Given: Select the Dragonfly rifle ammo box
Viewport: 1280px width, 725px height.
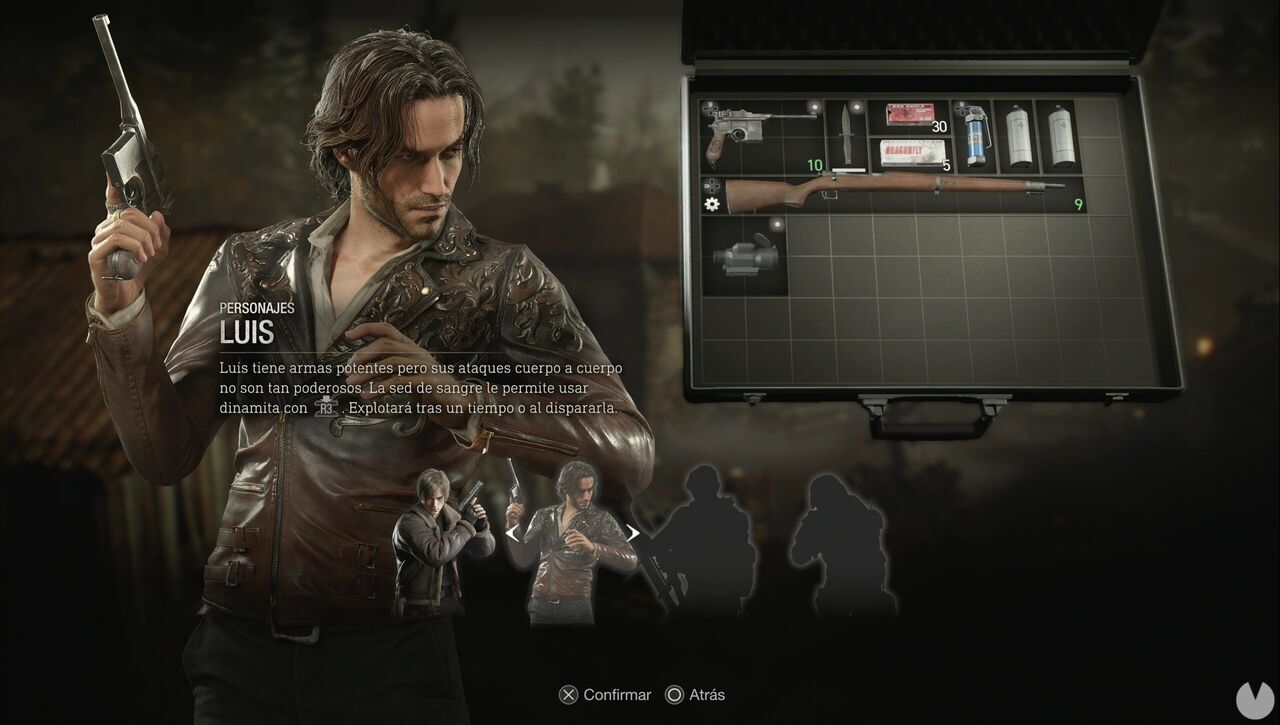Looking at the screenshot, I should coord(911,150).
